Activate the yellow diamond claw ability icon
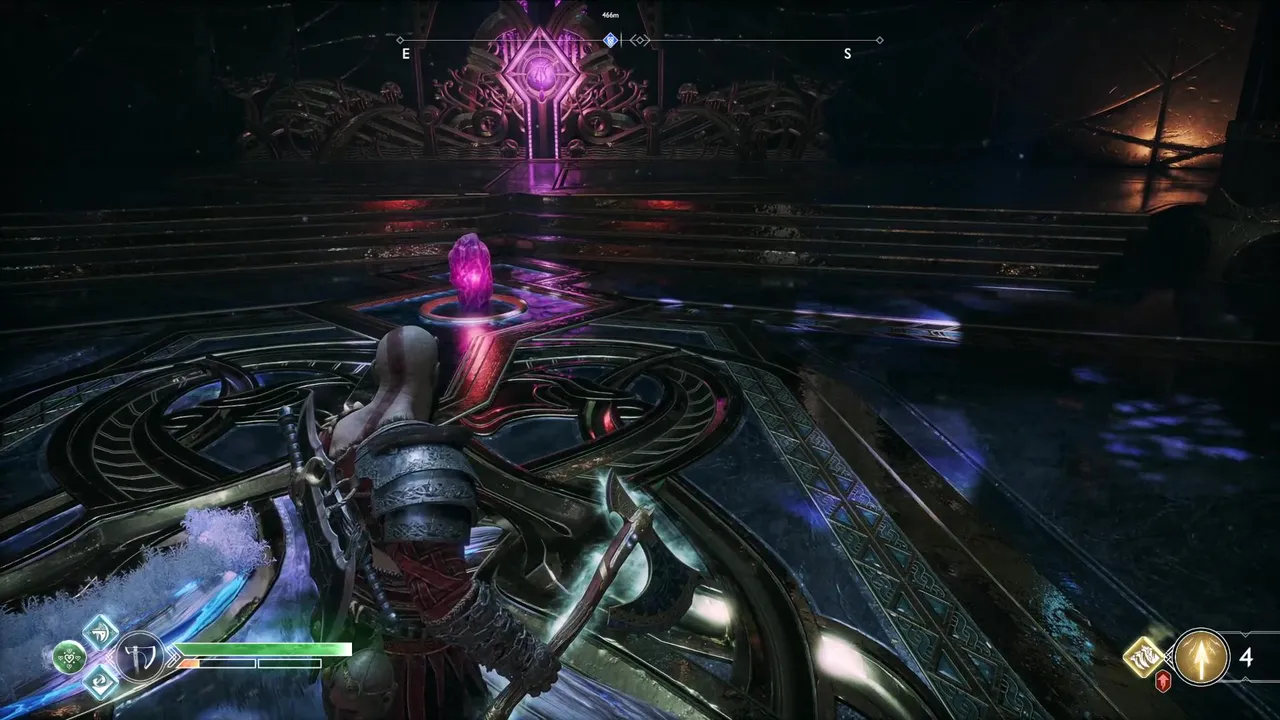Viewport: 1280px width, 720px height. tap(1142, 657)
